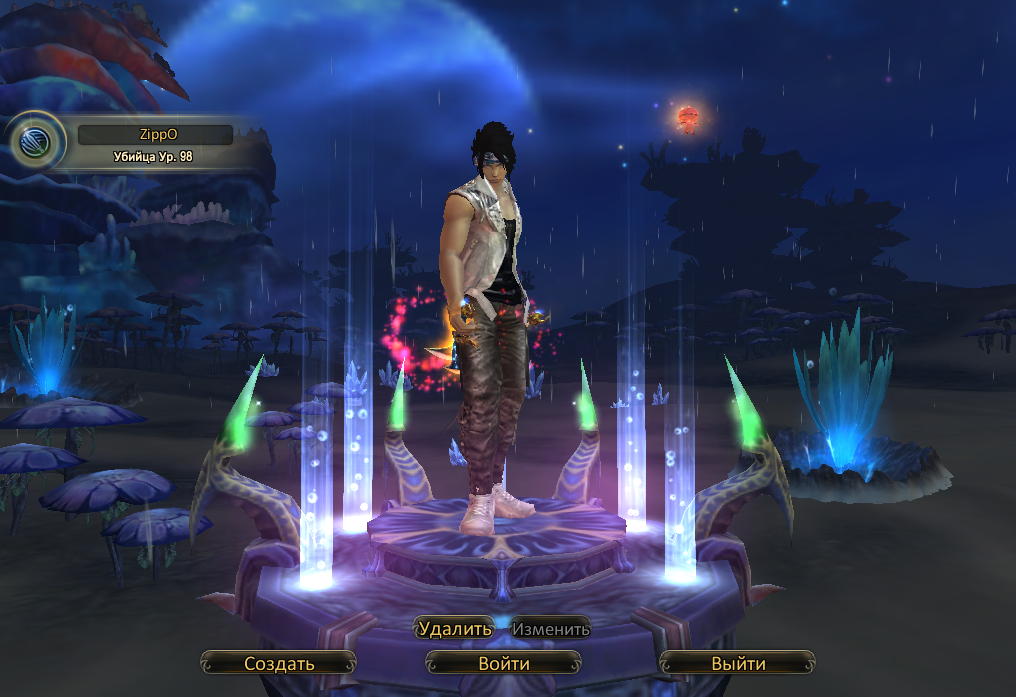Click the Удалить (Delete) button
The height and width of the screenshot is (697, 1016).
tap(455, 629)
